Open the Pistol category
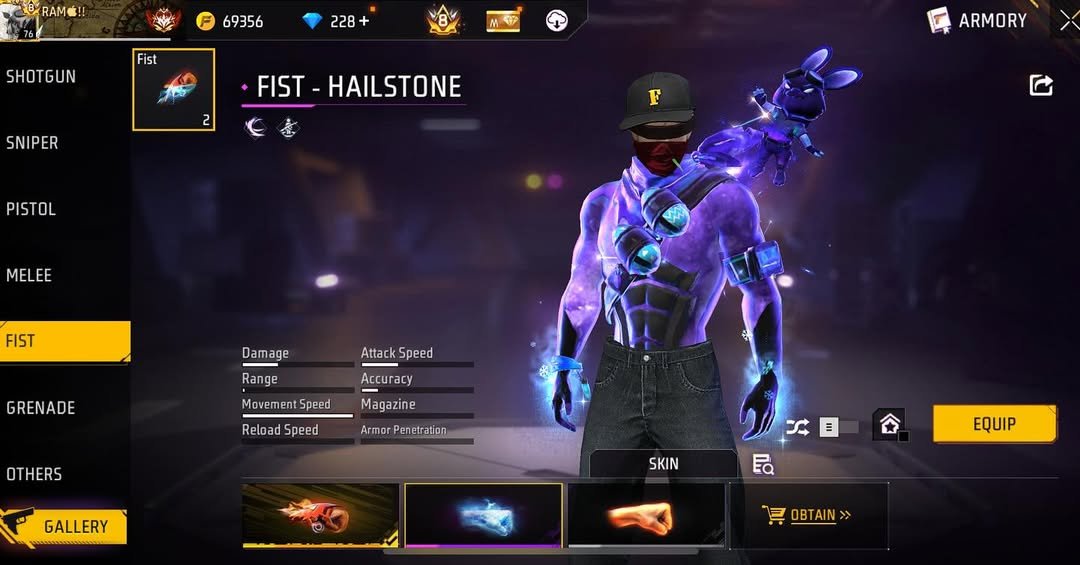Image resolution: width=1080 pixels, height=565 pixels. [x=31, y=209]
